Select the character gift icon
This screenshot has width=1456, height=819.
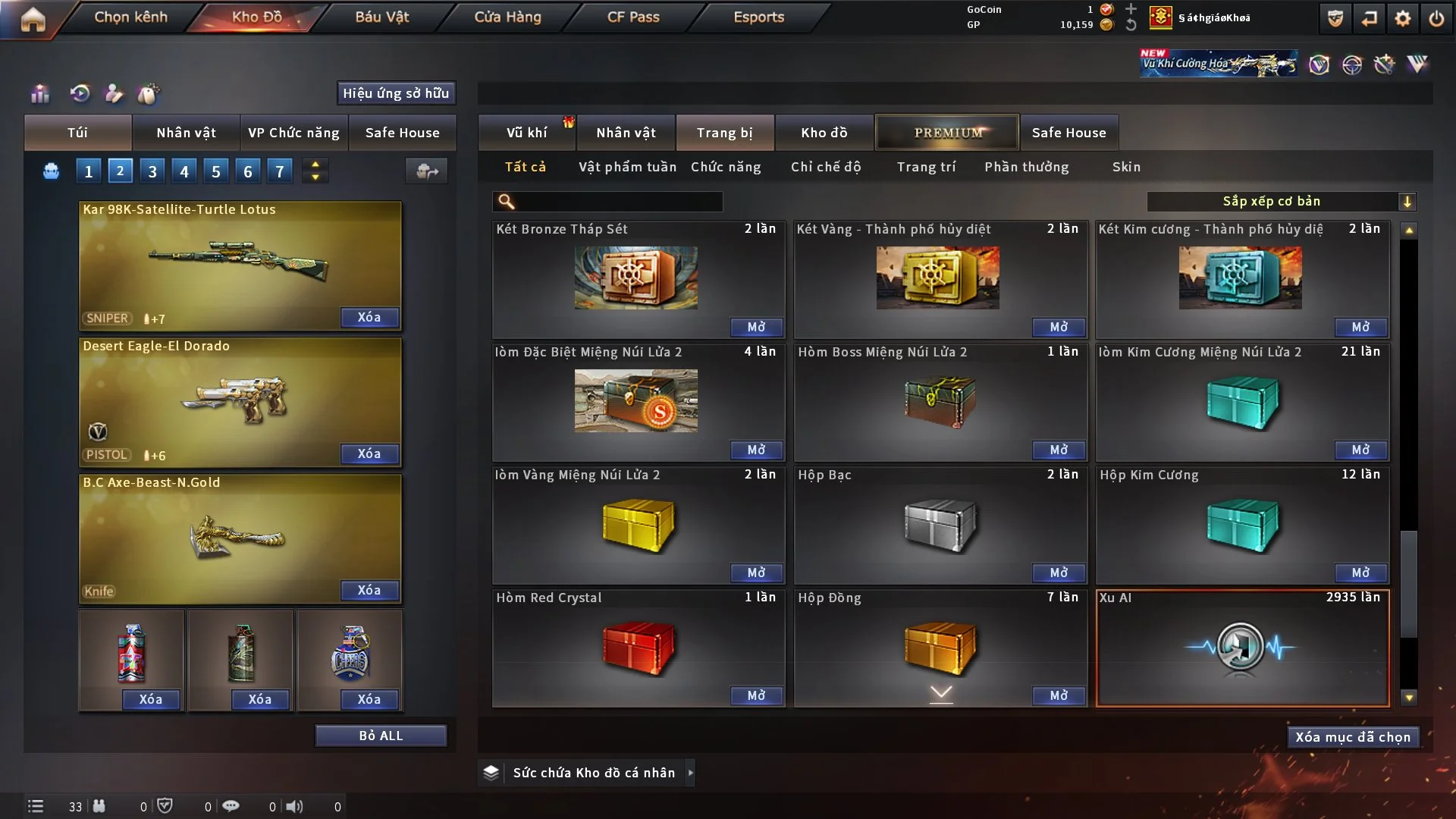(x=114, y=94)
